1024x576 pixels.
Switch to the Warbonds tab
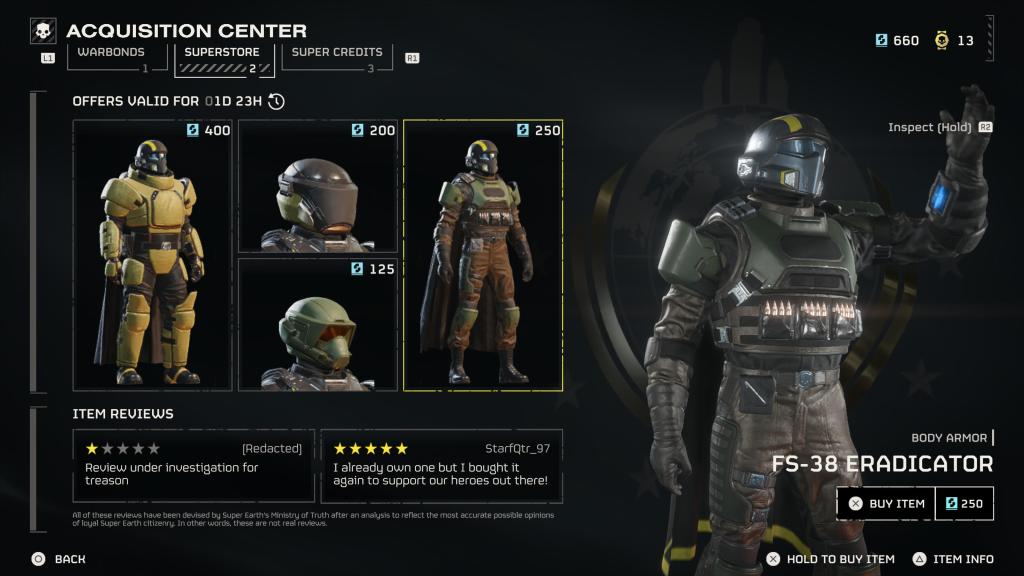pos(111,57)
